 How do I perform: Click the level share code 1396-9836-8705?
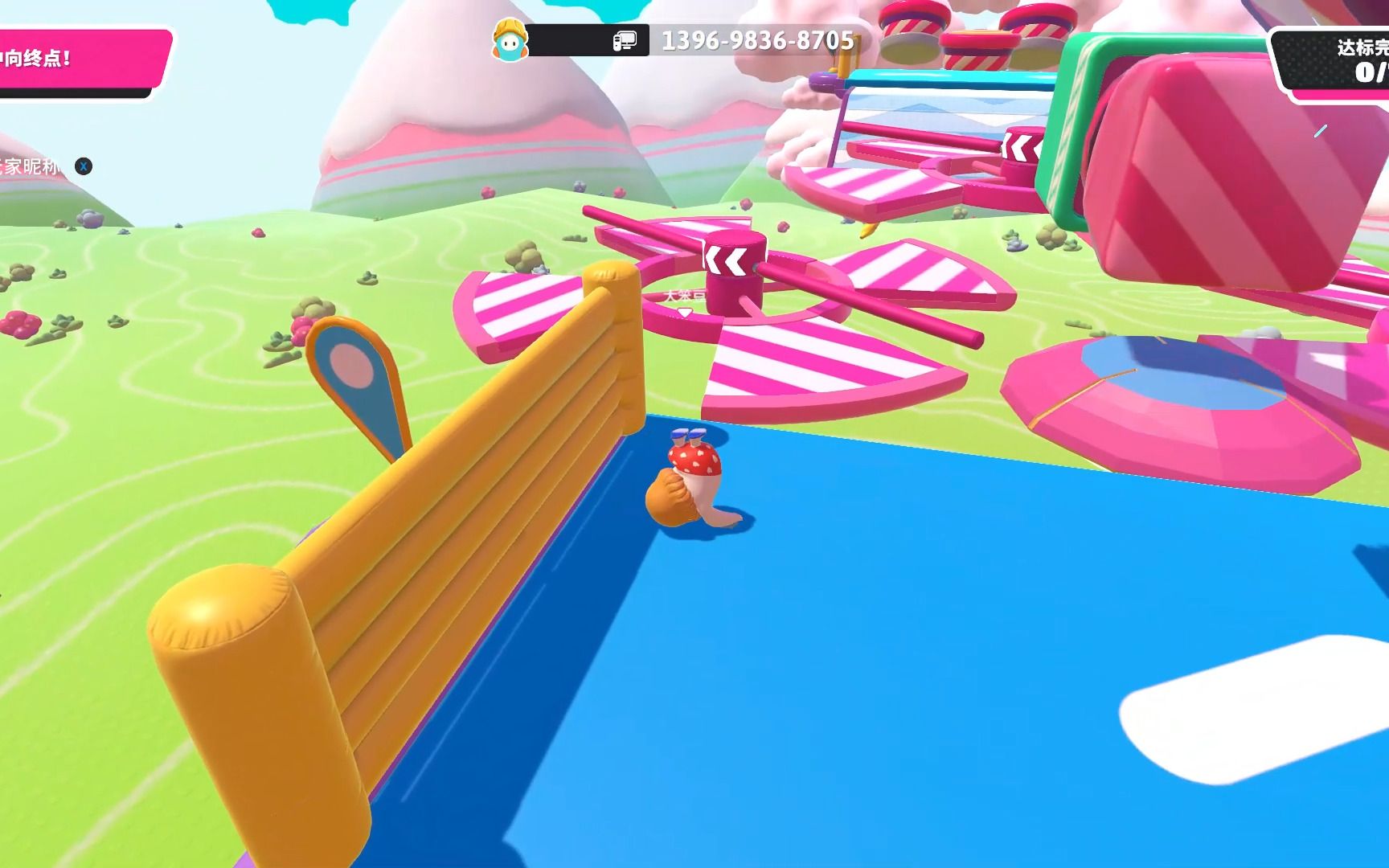757,40
